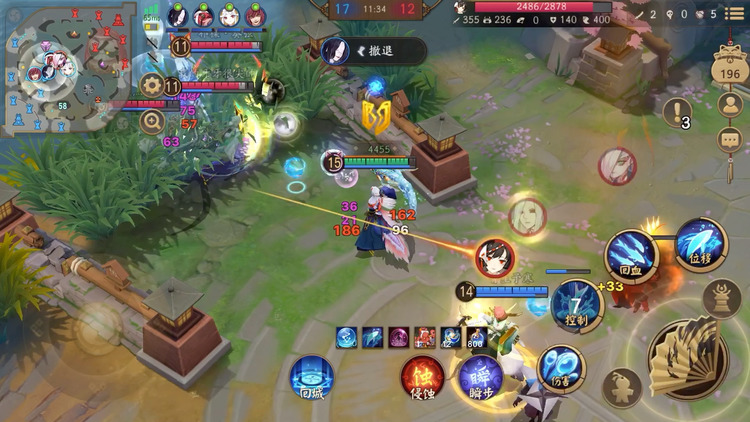Activate the 位移 dash ability
The image size is (750, 422).
coord(699,243)
